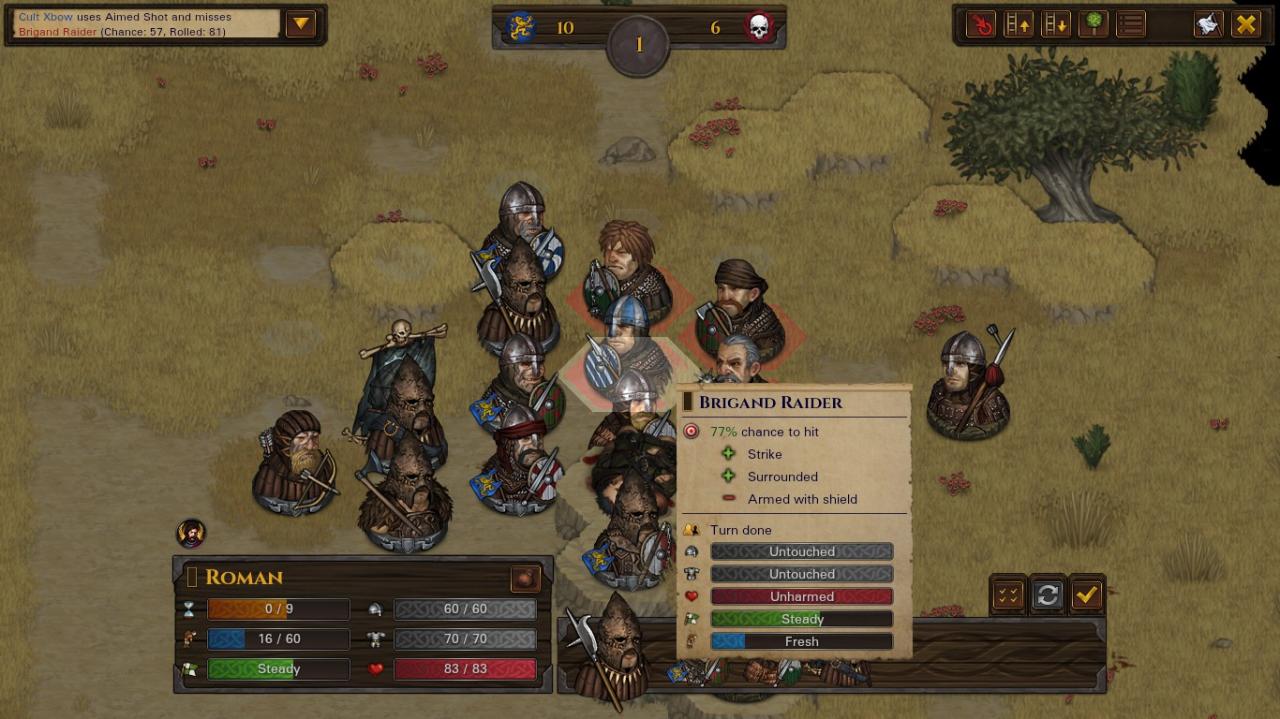Expand the combat log dropdown arrow

click(x=301, y=24)
